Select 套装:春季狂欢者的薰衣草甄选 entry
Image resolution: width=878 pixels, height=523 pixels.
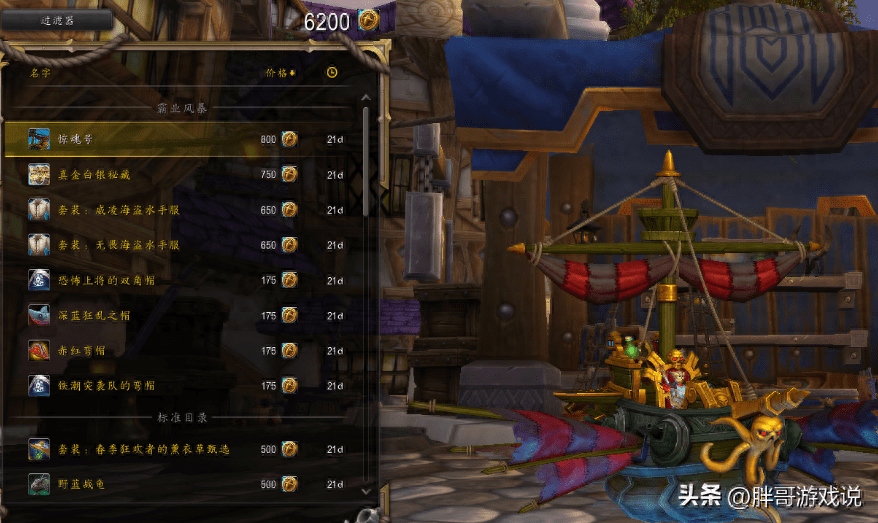185,449
